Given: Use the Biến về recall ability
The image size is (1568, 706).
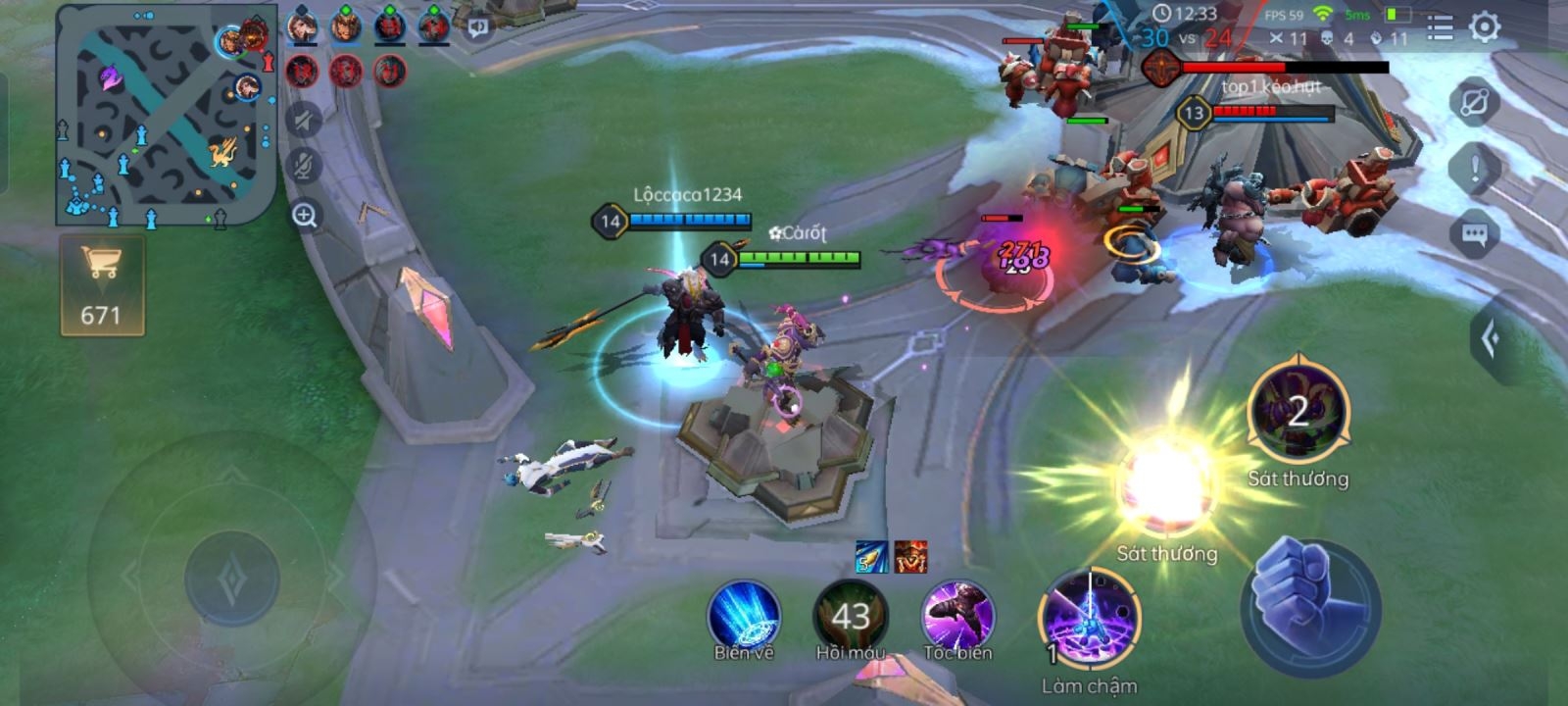Looking at the screenshot, I should 744,616.
